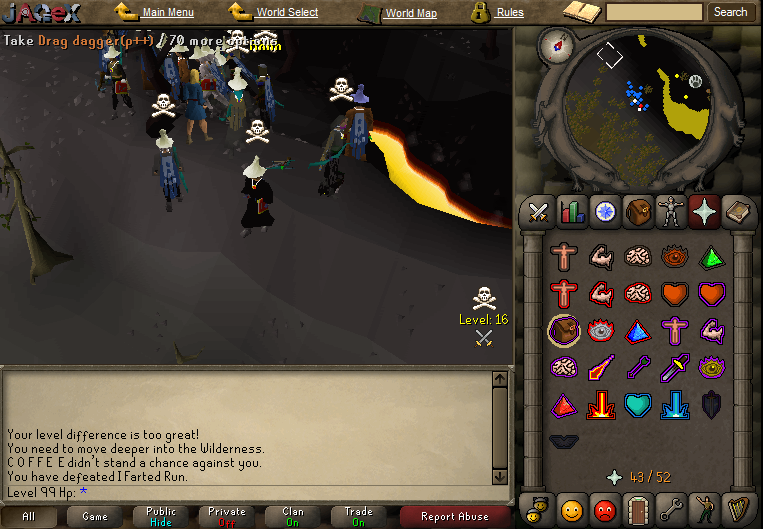Focus the search text field
This screenshot has width=763, height=529.
(654, 12)
